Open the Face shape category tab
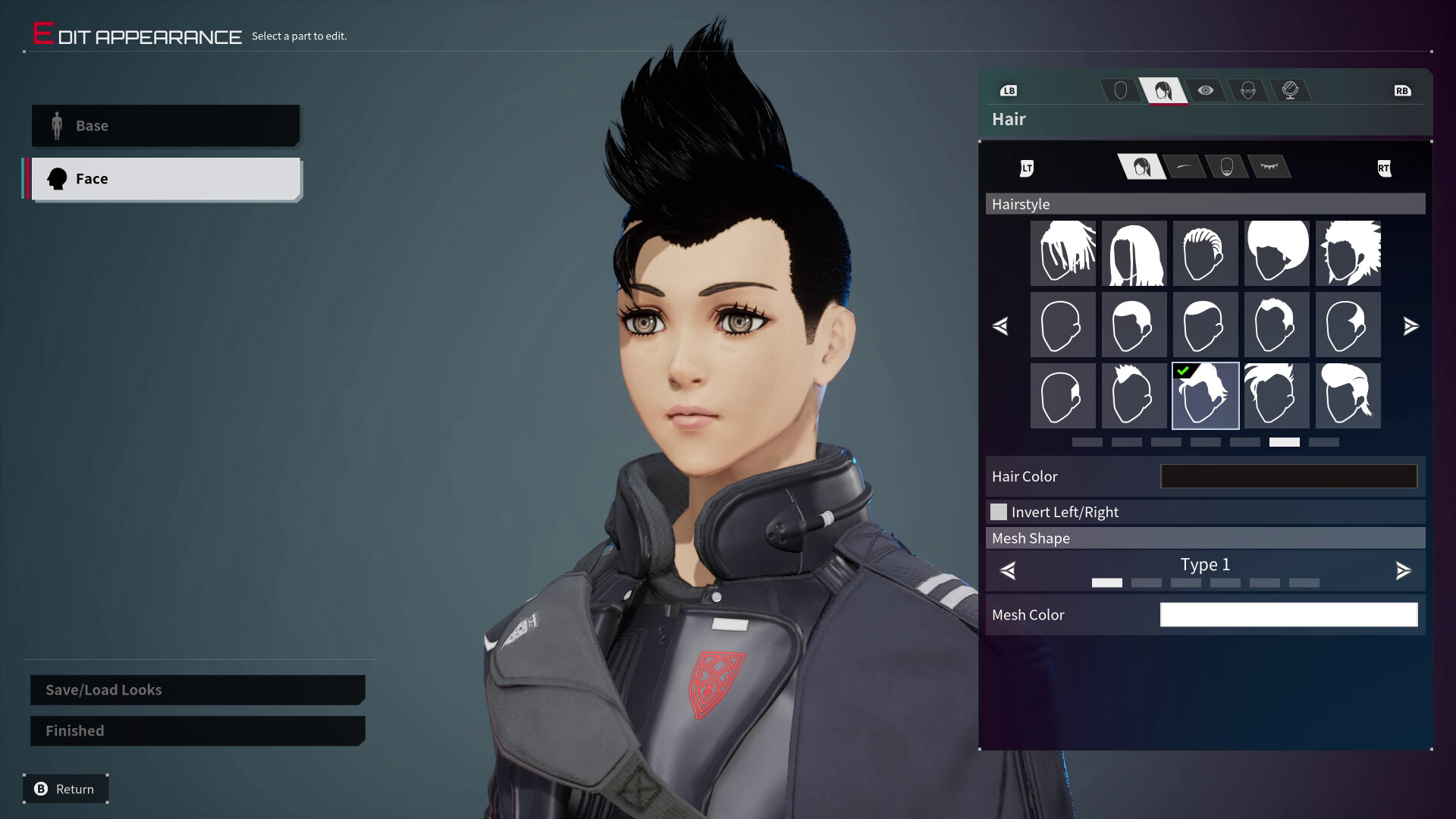 [x=1119, y=90]
